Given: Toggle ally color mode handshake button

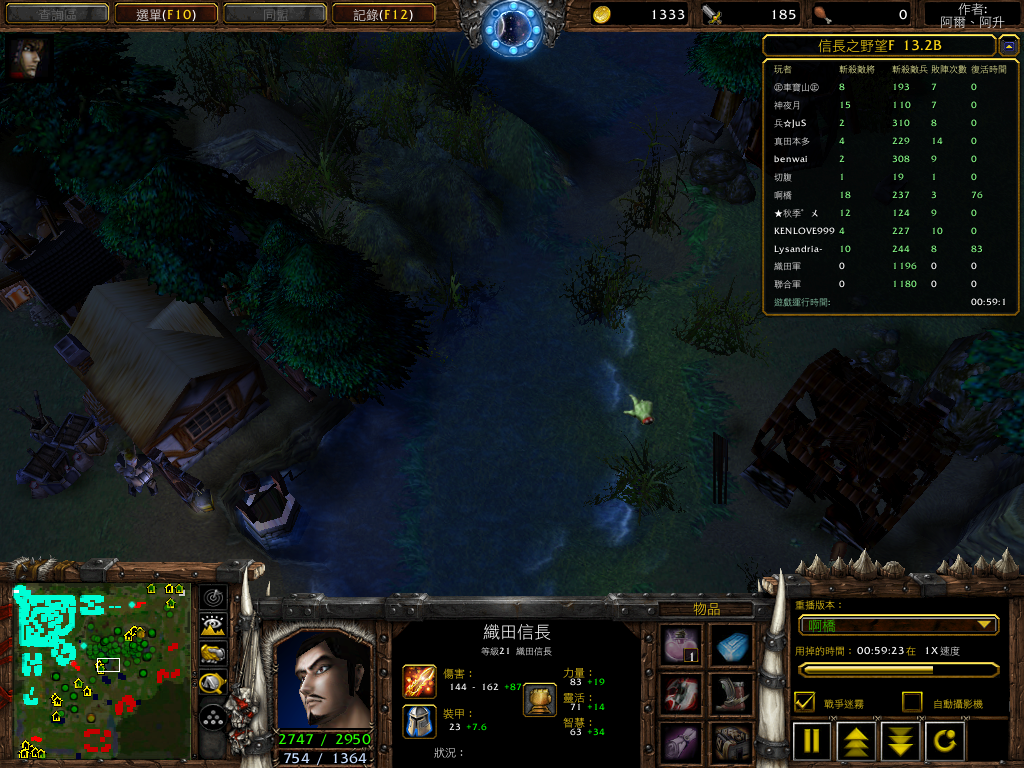Looking at the screenshot, I should 212,654.
